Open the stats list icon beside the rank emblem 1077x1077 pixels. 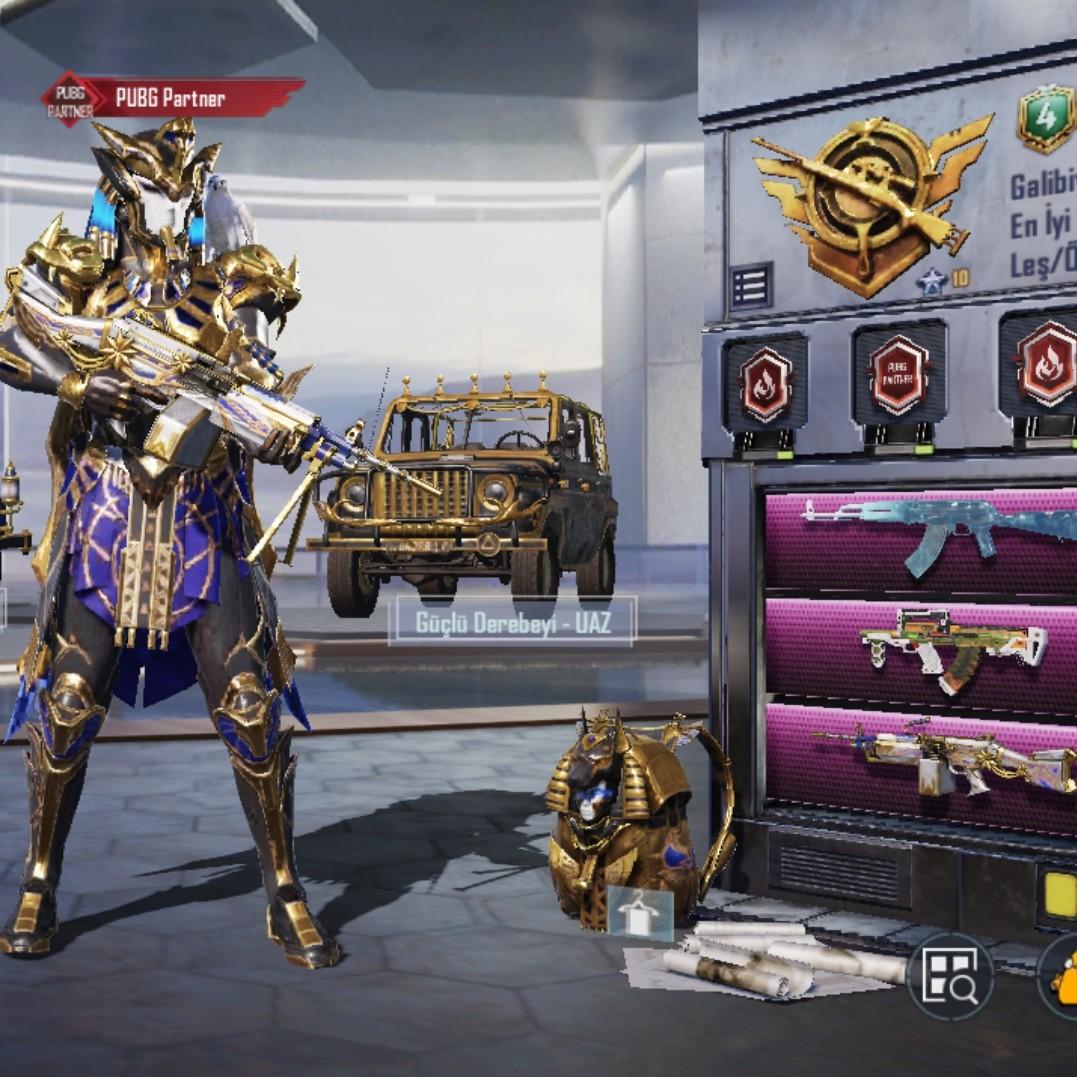751,285
